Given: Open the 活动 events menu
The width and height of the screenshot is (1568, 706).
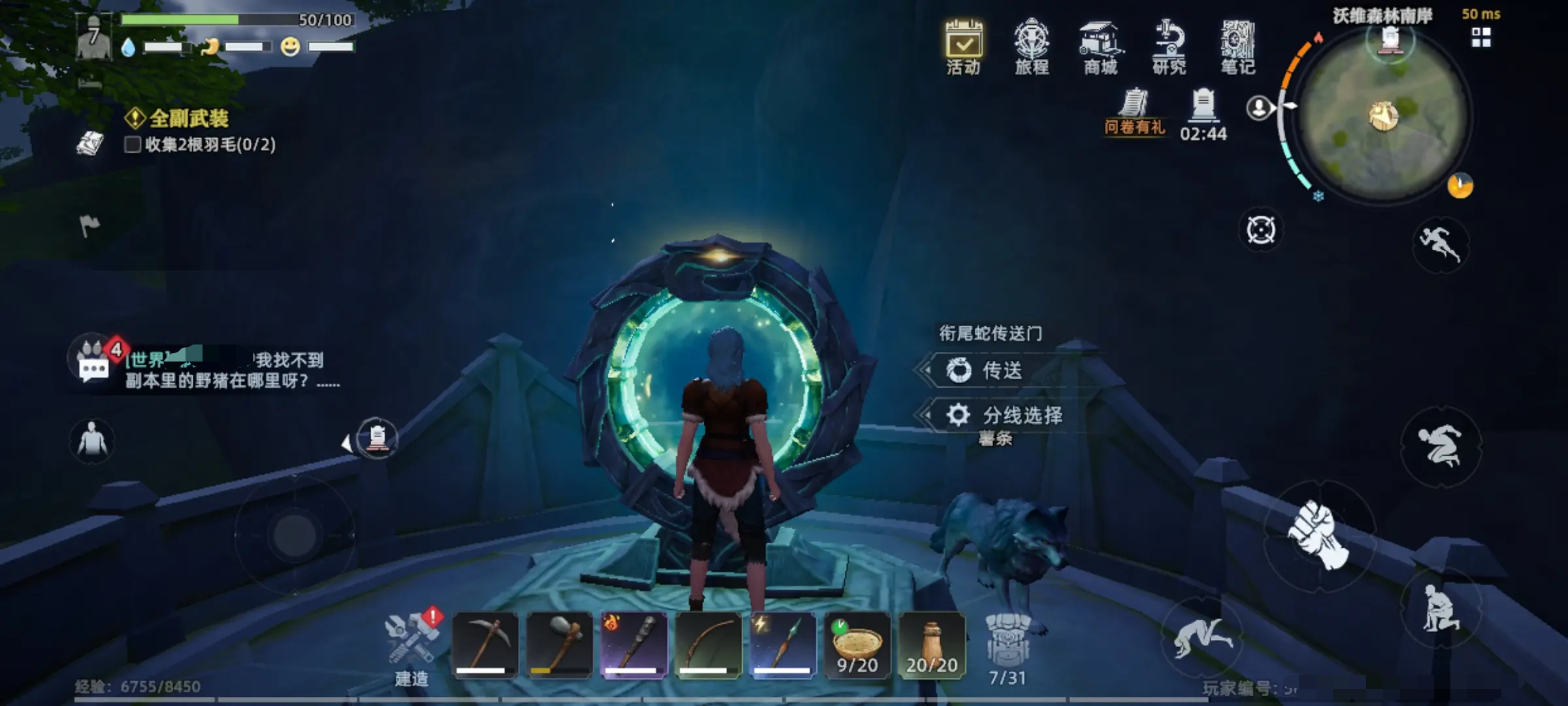Looking at the screenshot, I should [x=964, y=47].
